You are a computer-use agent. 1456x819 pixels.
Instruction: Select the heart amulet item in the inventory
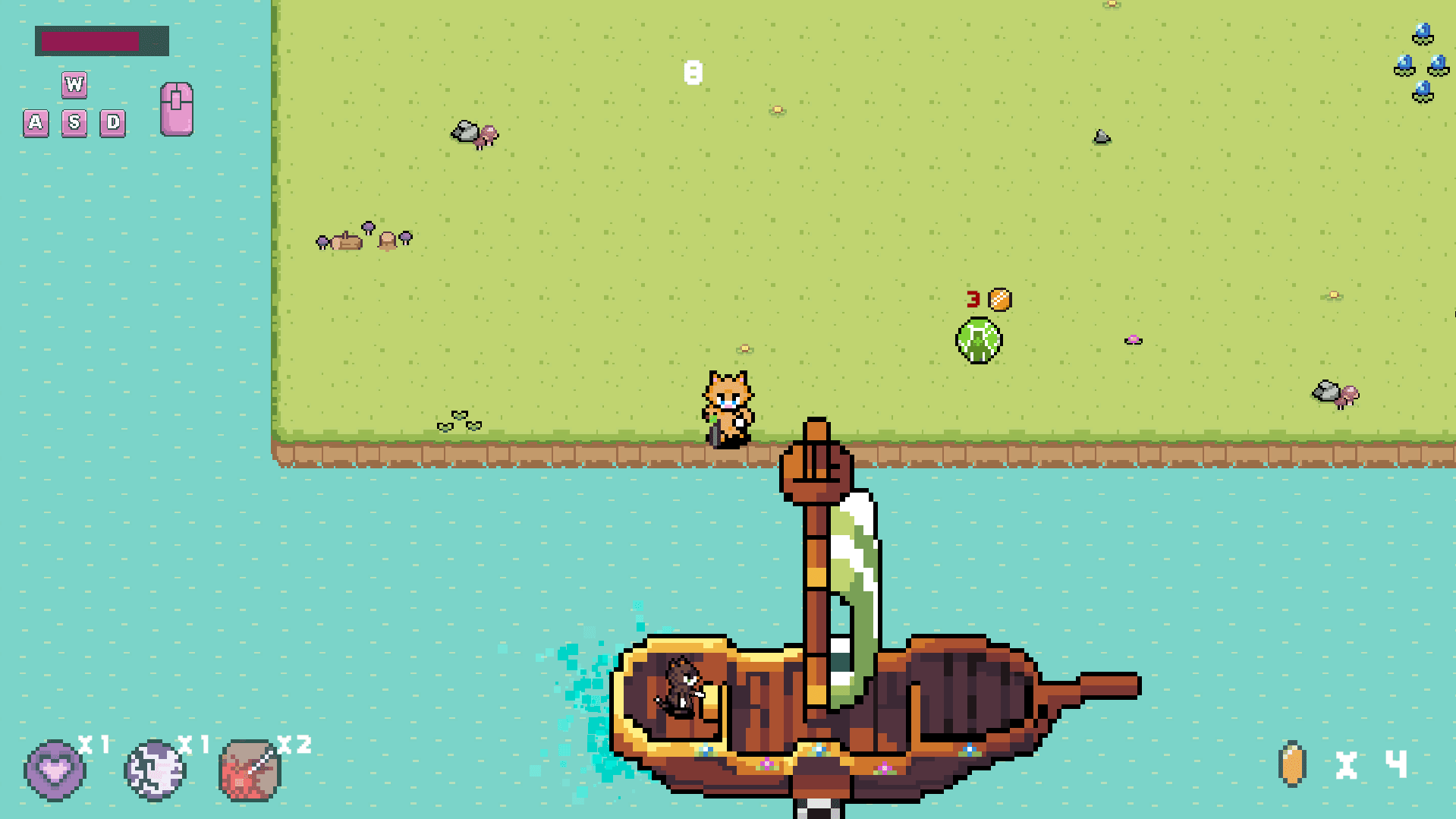point(56,768)
